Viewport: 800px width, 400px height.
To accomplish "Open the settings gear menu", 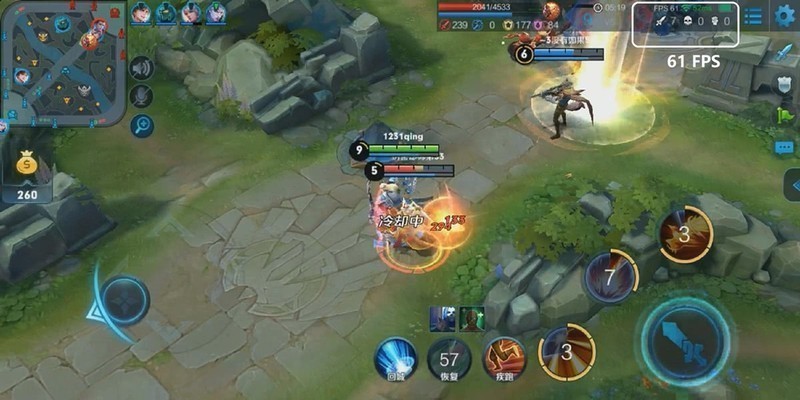I will pos(785,16).
